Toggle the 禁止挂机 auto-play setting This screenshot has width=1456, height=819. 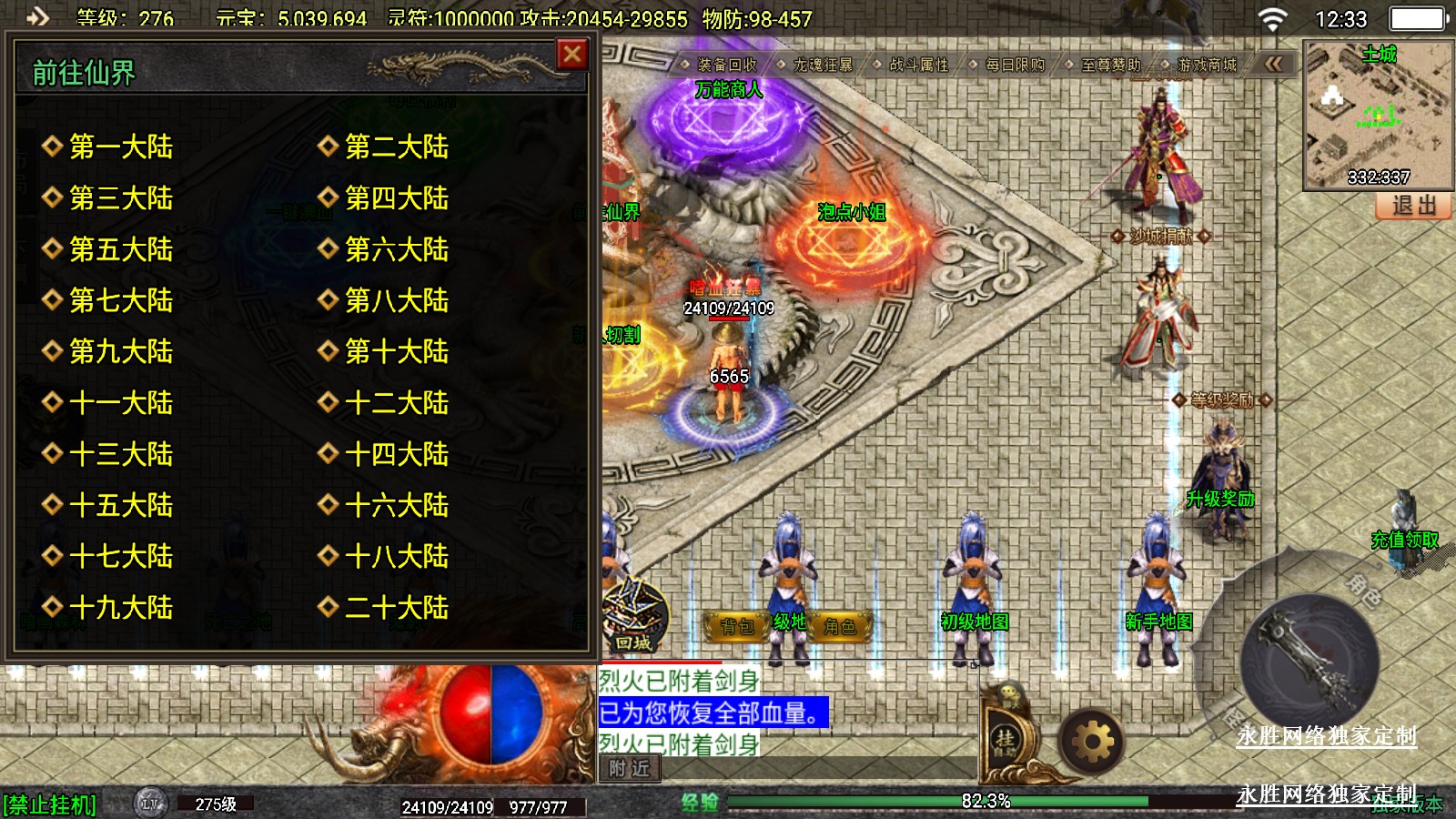click(x=50, y=804)
